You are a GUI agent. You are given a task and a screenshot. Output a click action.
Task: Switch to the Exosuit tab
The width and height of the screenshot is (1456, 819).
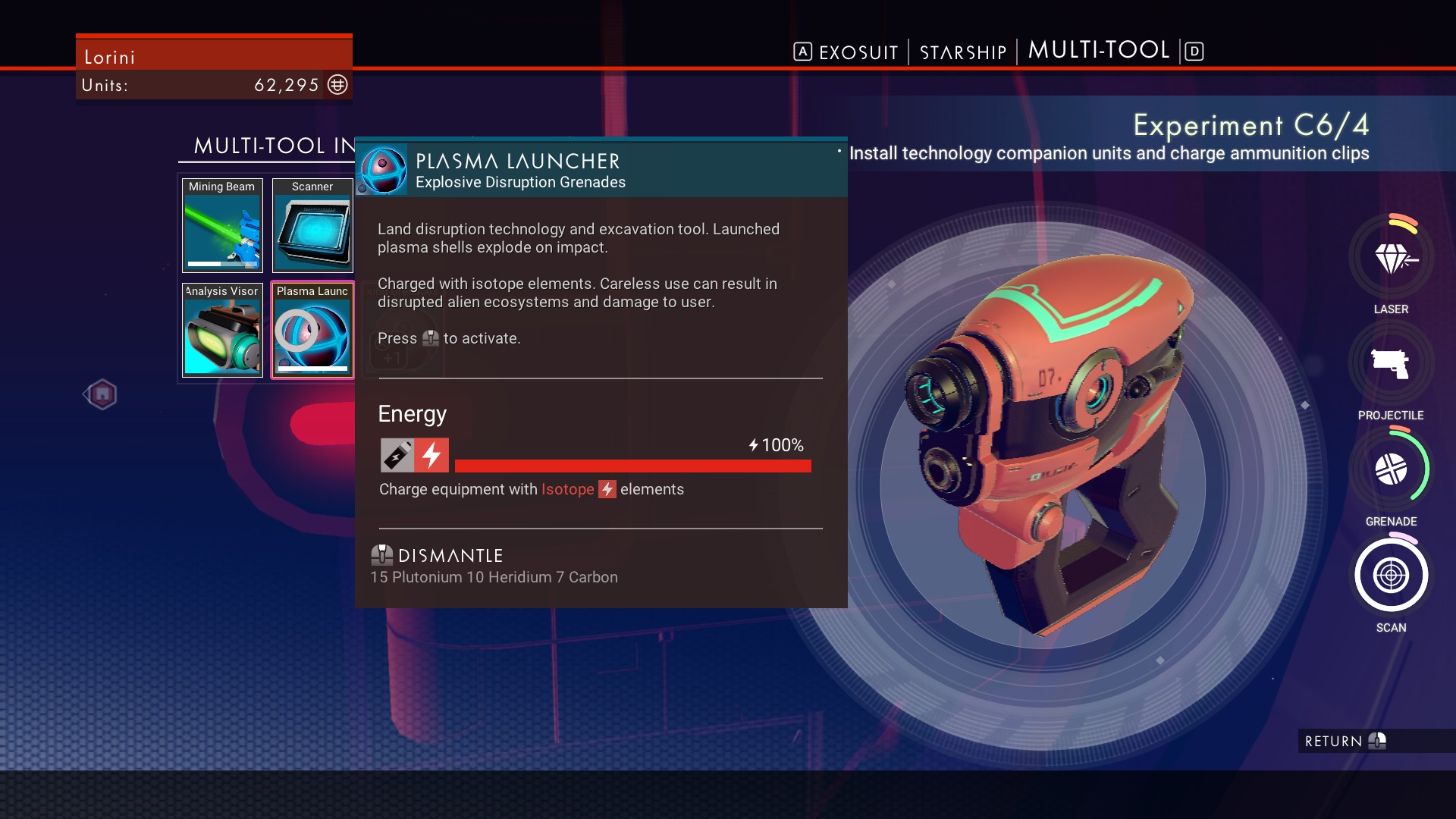tap(858, 52)
